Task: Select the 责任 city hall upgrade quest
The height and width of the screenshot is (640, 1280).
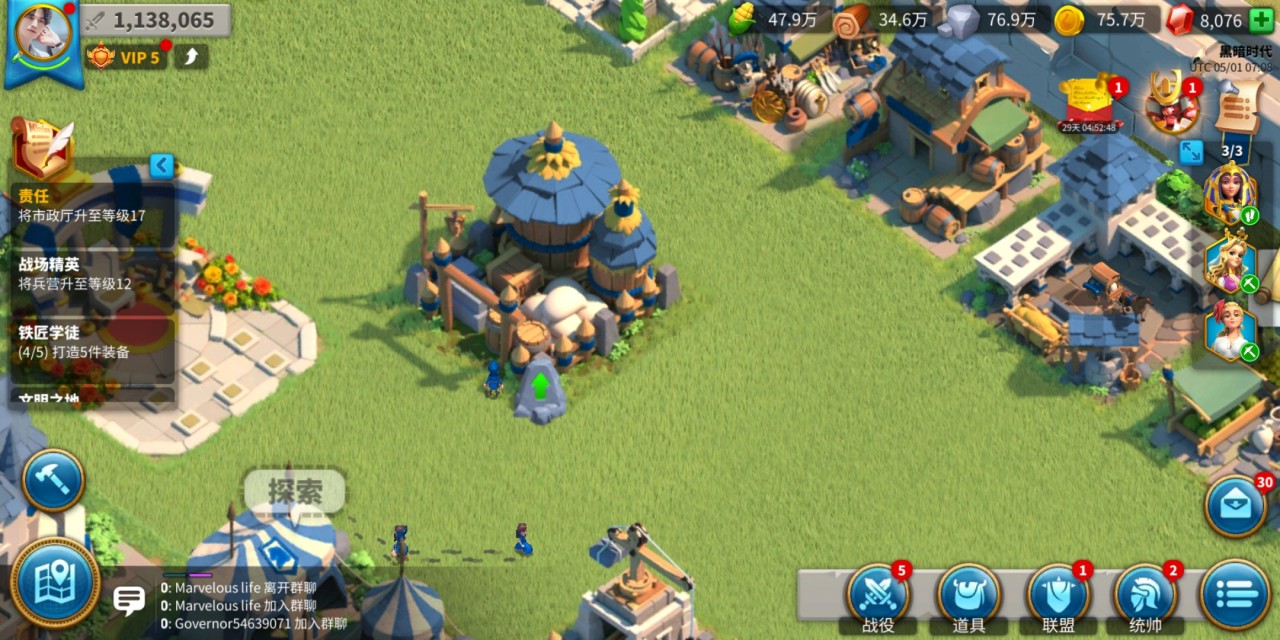Action: tap(90, 205)
